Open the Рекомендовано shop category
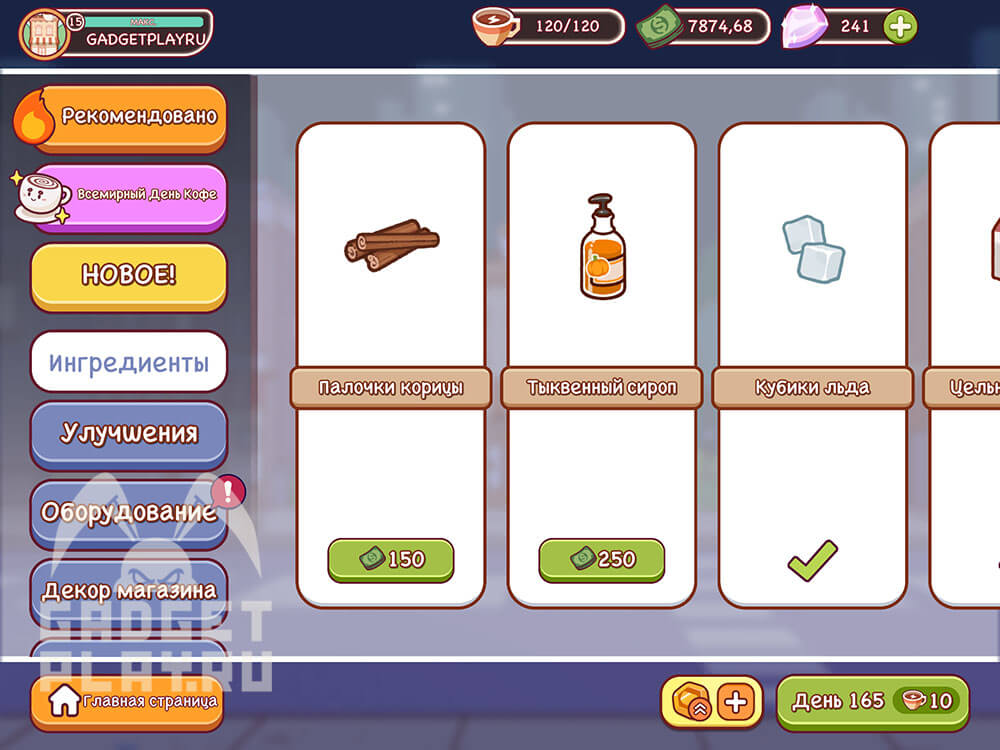Viewport: 1000px width, 750px height. 128,117
